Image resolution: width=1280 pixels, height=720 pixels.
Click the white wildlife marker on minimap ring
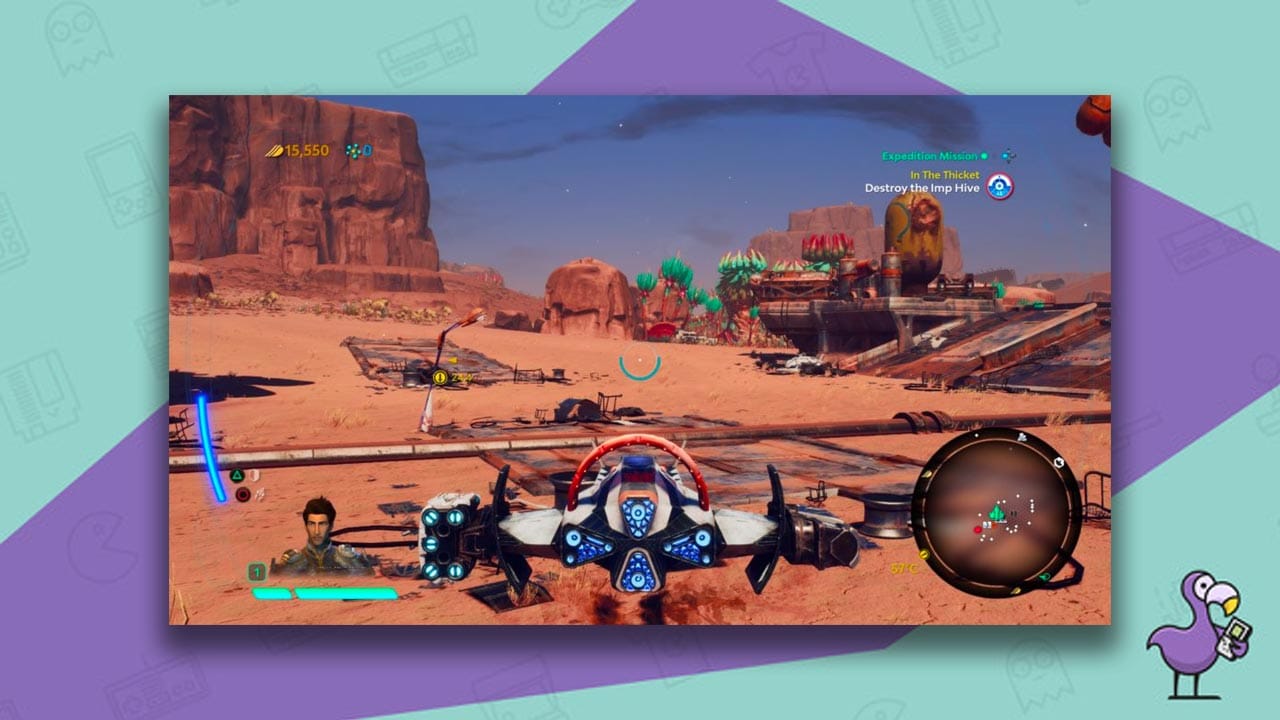coord(1058,463)
